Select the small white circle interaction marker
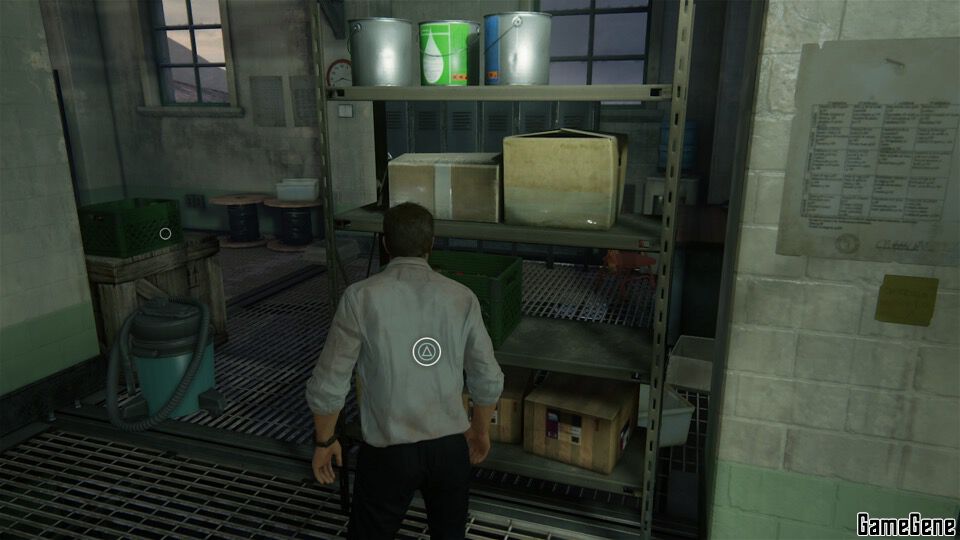The width and height of the screenshot is (960, 540). 165,234
